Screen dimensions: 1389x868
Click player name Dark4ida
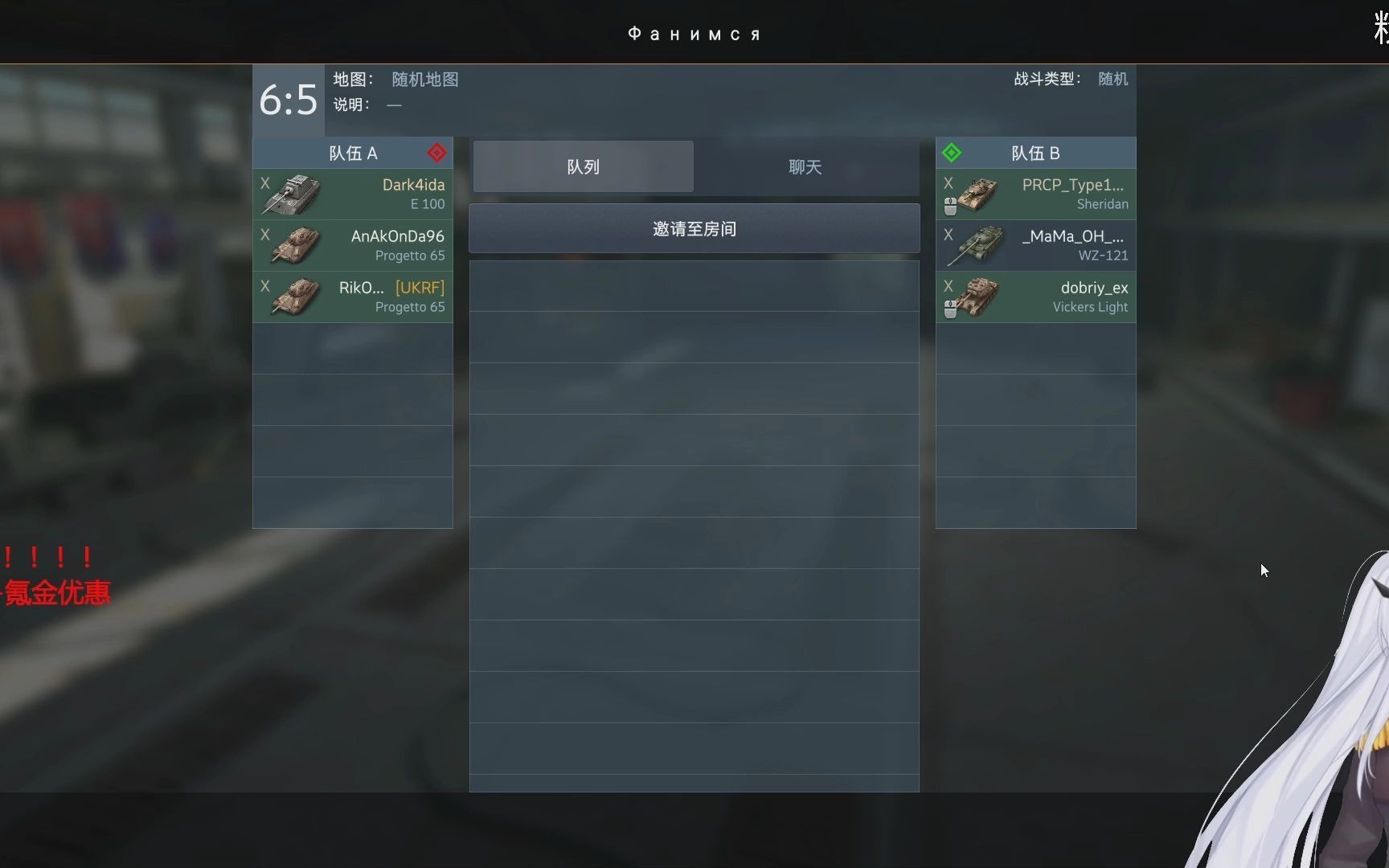coord(413,184)
